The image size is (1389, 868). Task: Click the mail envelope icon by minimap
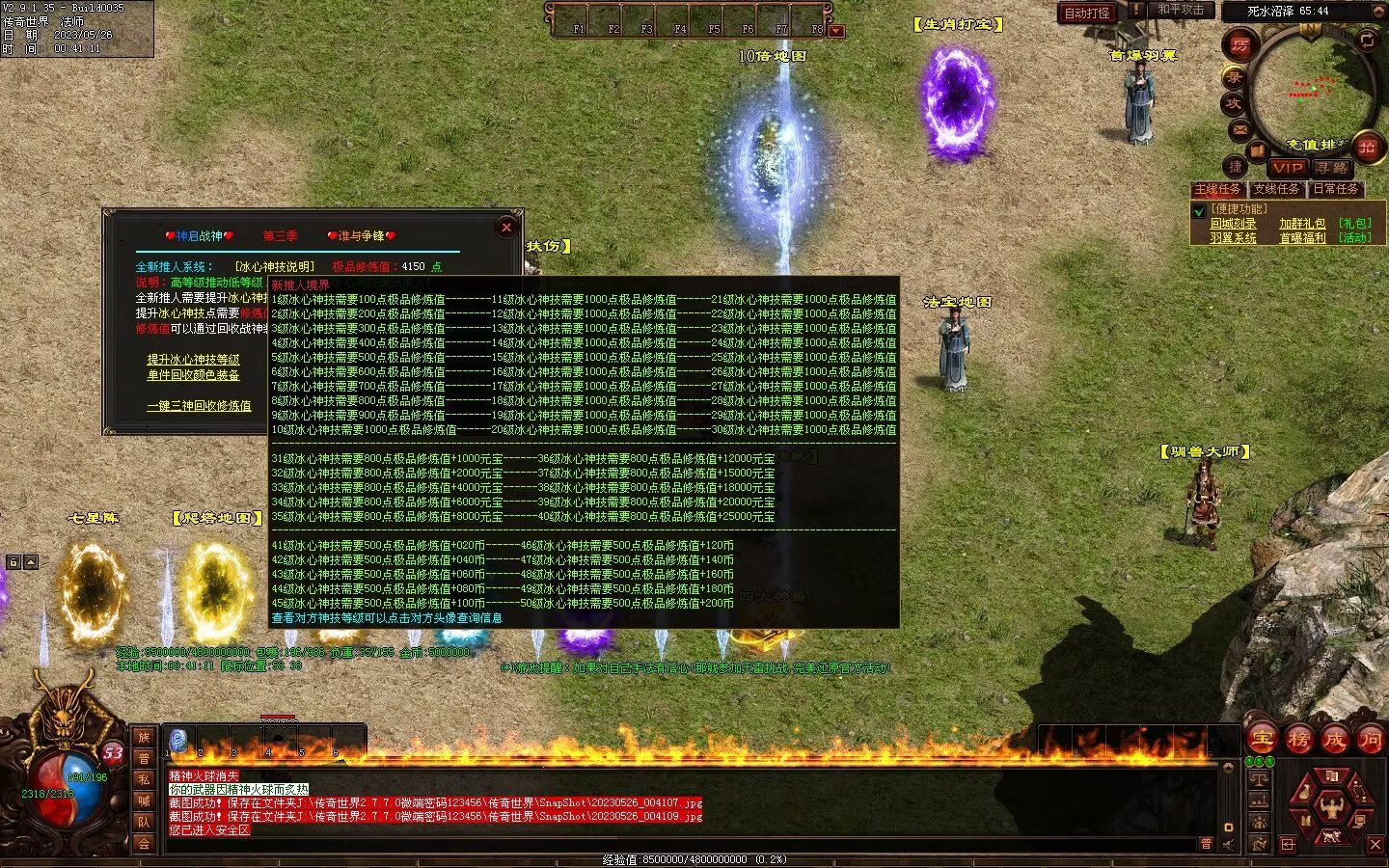(x=1240, y=129)
